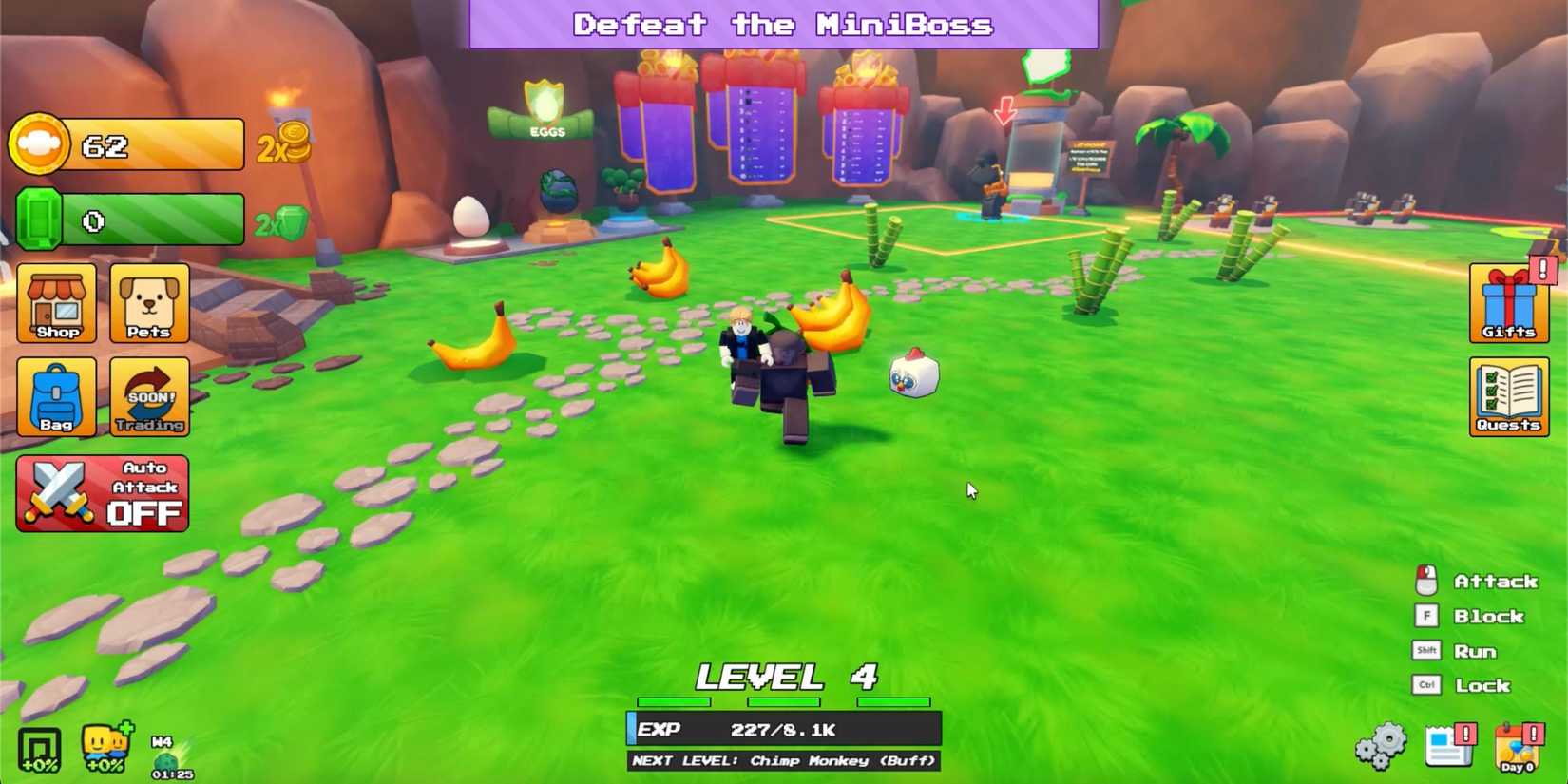The width and height of the screenshot is (1568, 784).
Task: Click the friends invite boost +0% icon
Action: click(103, 749)
